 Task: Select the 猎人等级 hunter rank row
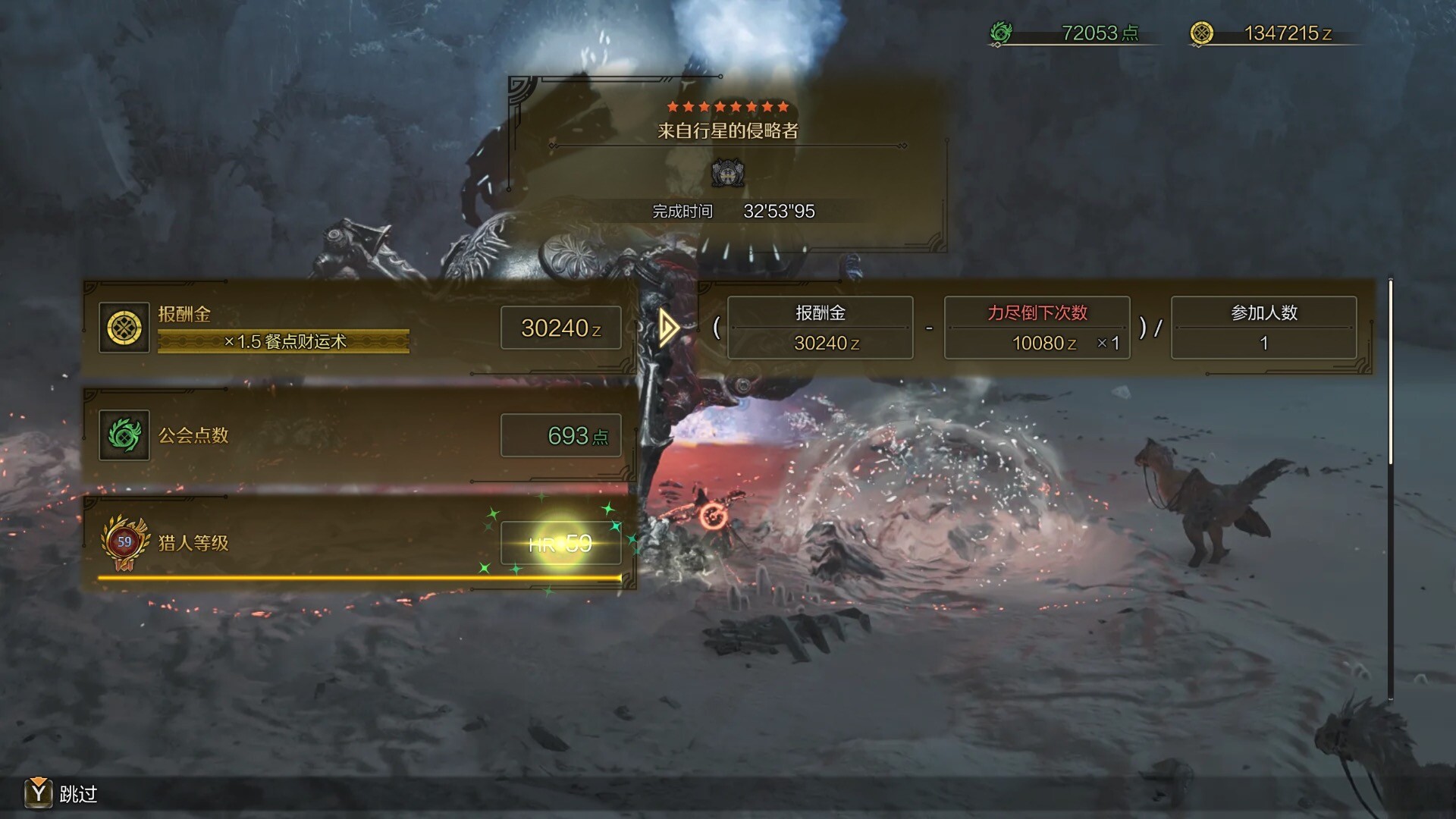coord(359,543)
